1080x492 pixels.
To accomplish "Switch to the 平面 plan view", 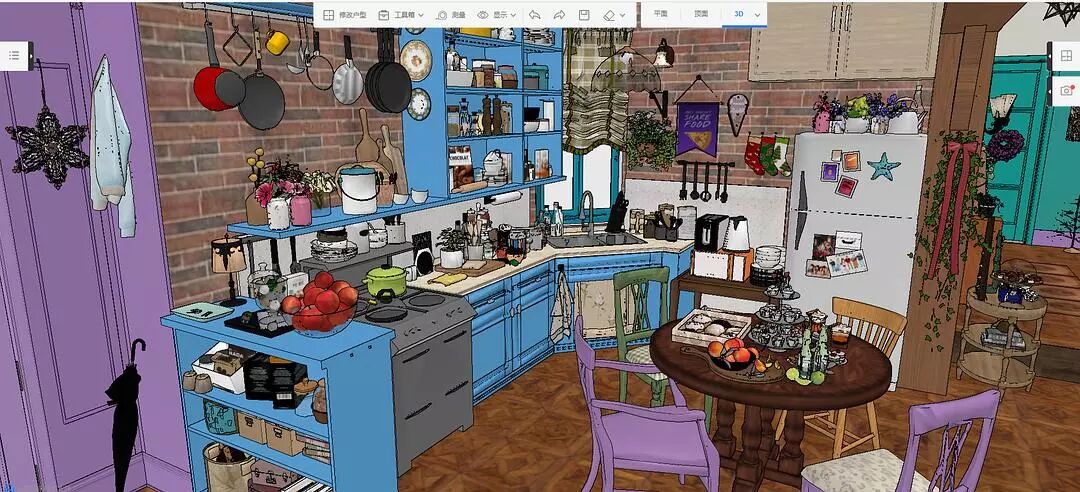I will pyautogui.click(x=660, y=15).
